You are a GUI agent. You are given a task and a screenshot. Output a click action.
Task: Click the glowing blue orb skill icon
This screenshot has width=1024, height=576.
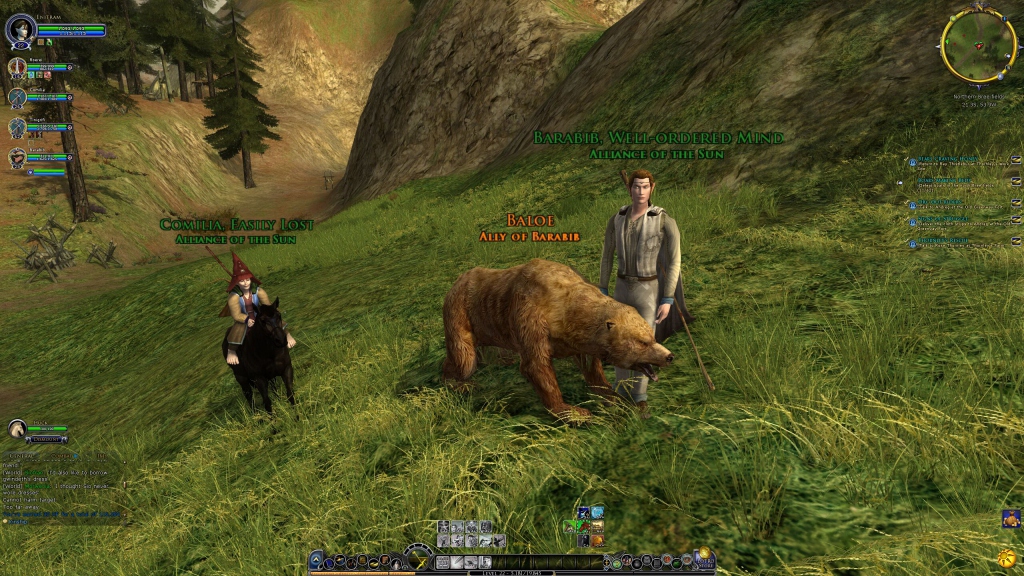[596, 512]
